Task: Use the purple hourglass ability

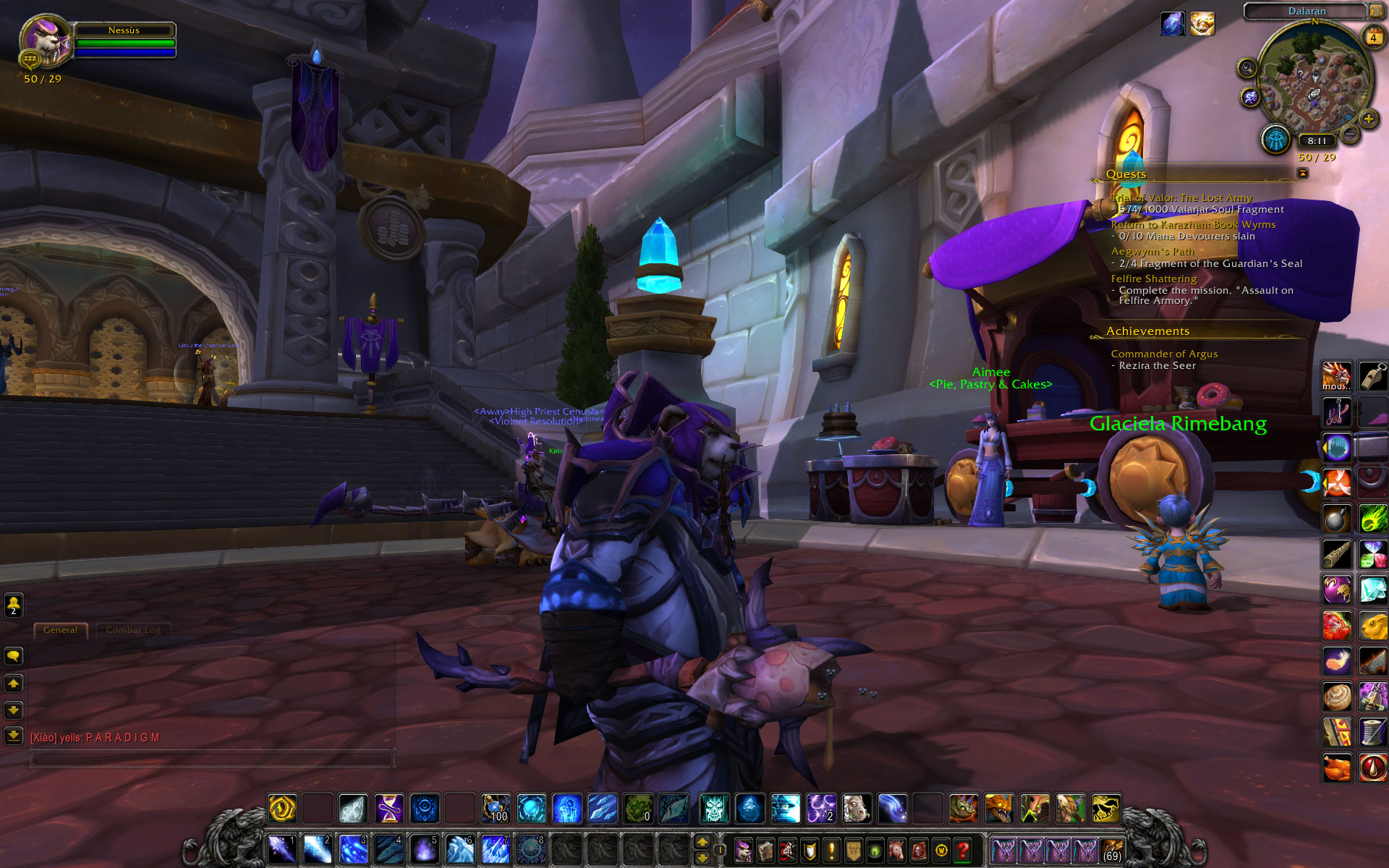Action: tap(388, 808)
